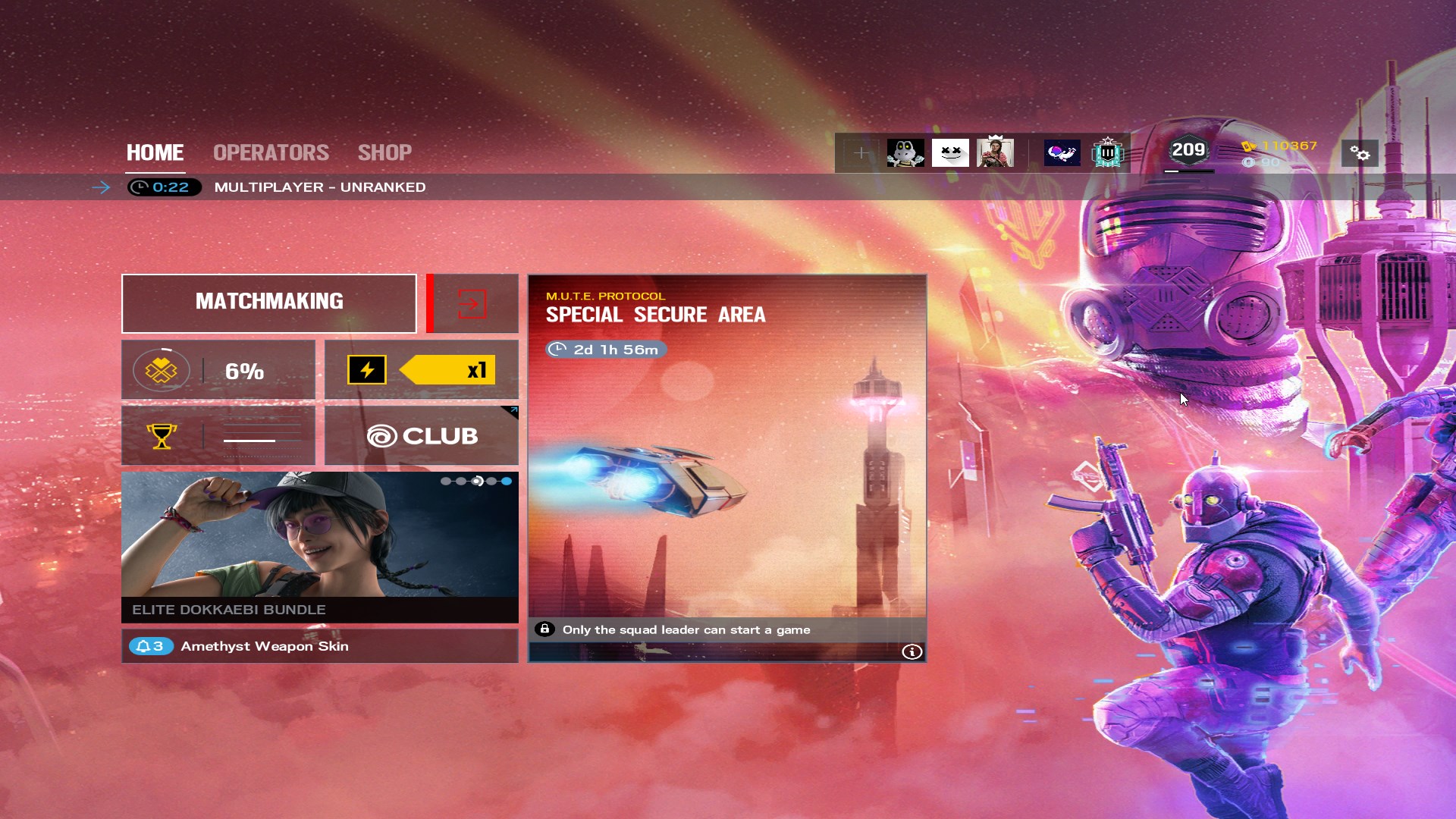Switch to the Home tab

[x=155, y=152]
